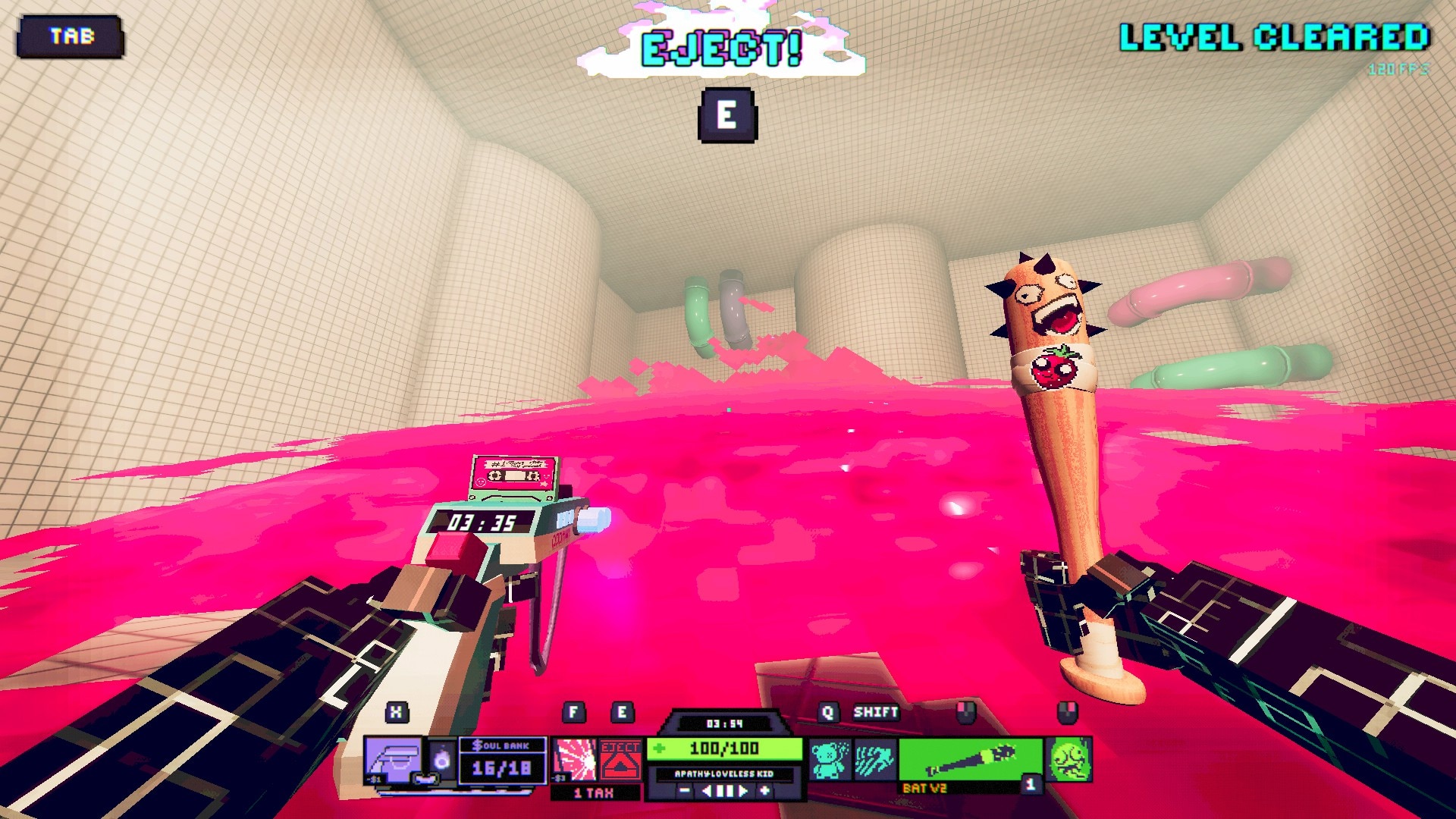
Task: Click the purple soul flame icon
Action: point(442,760)
